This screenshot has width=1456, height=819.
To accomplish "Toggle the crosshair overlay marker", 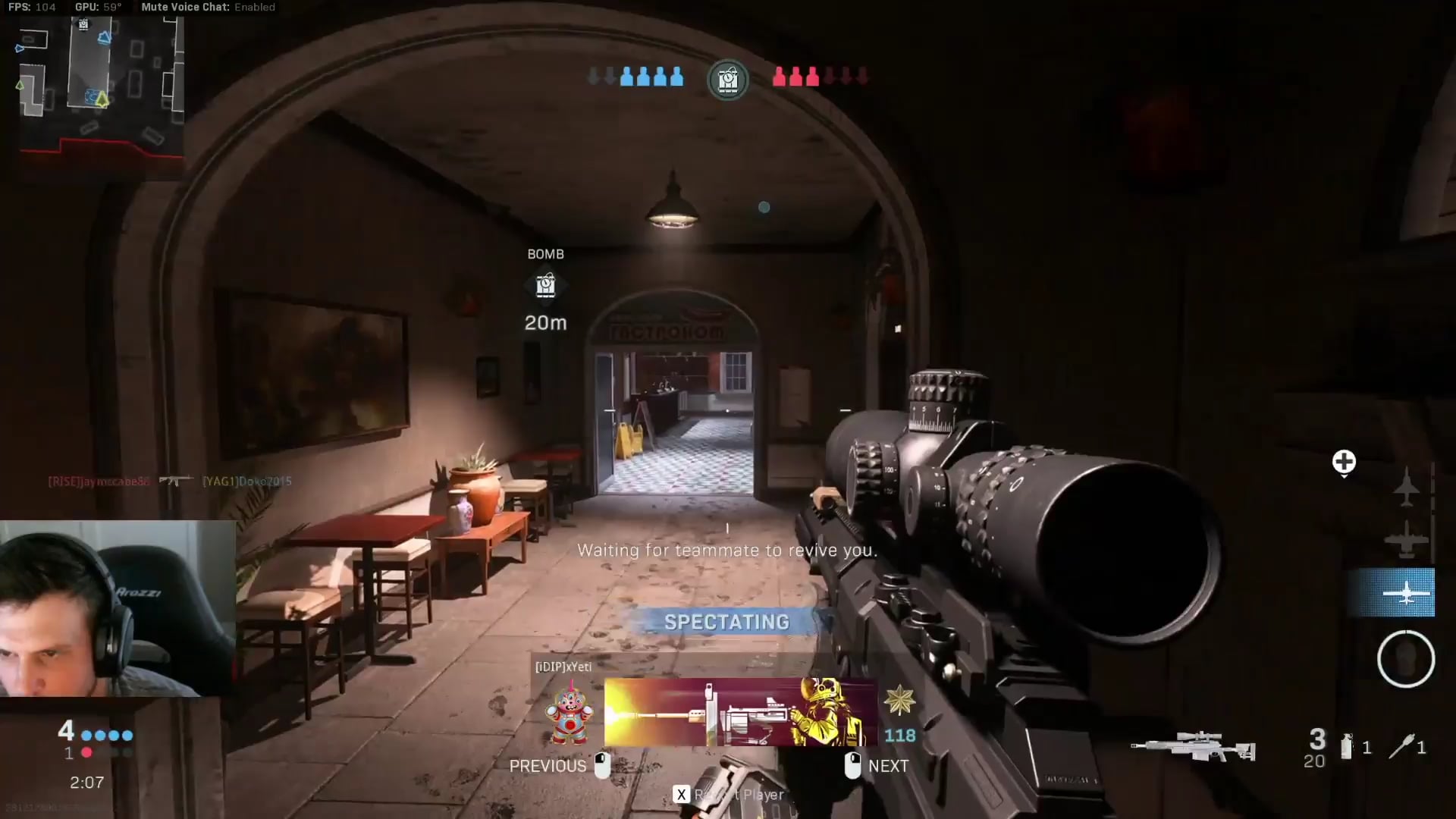I will pos(1345,461).
